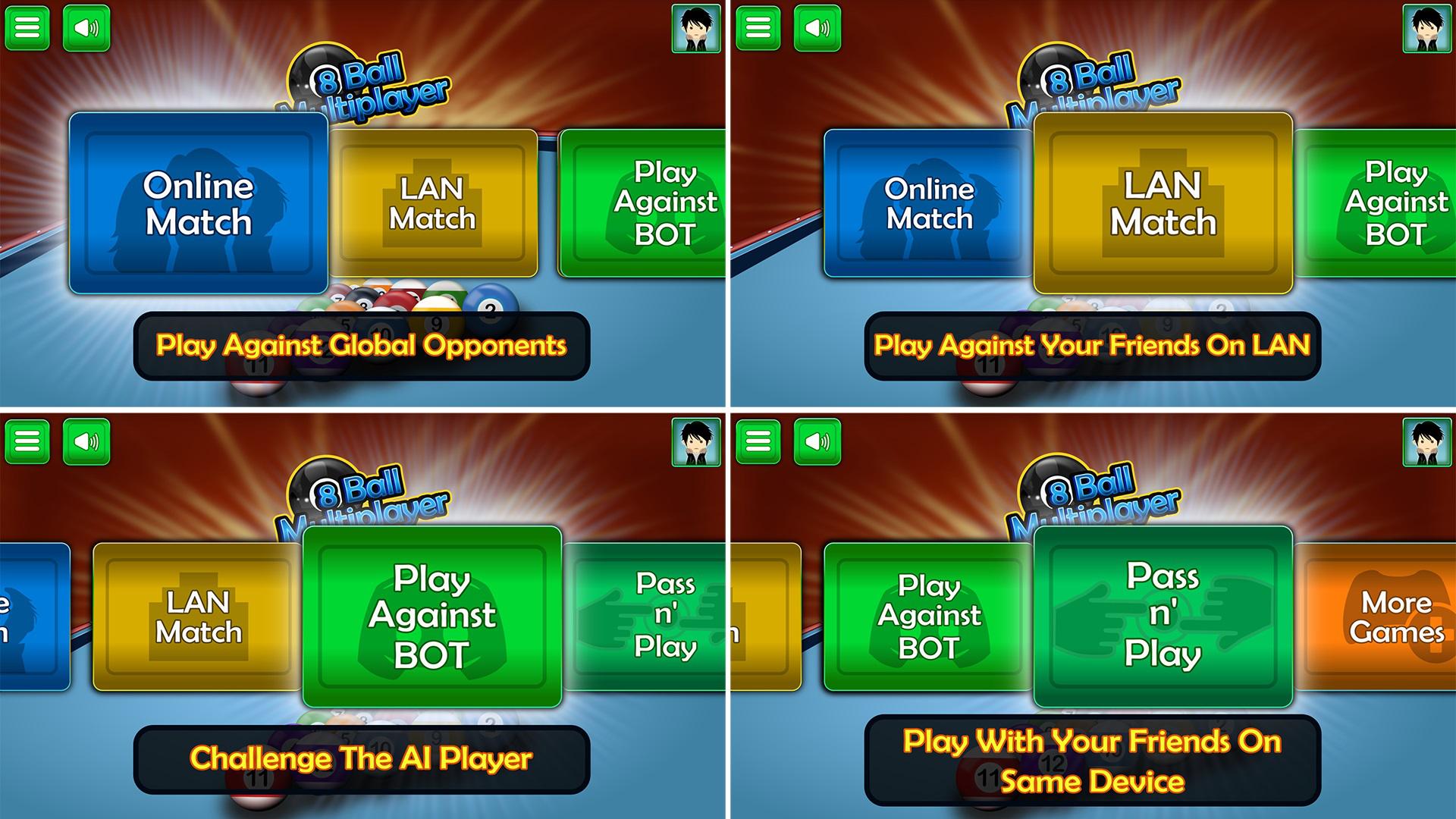Tap the hands icon on Pass n' Play card

(x=1160, y=618)
